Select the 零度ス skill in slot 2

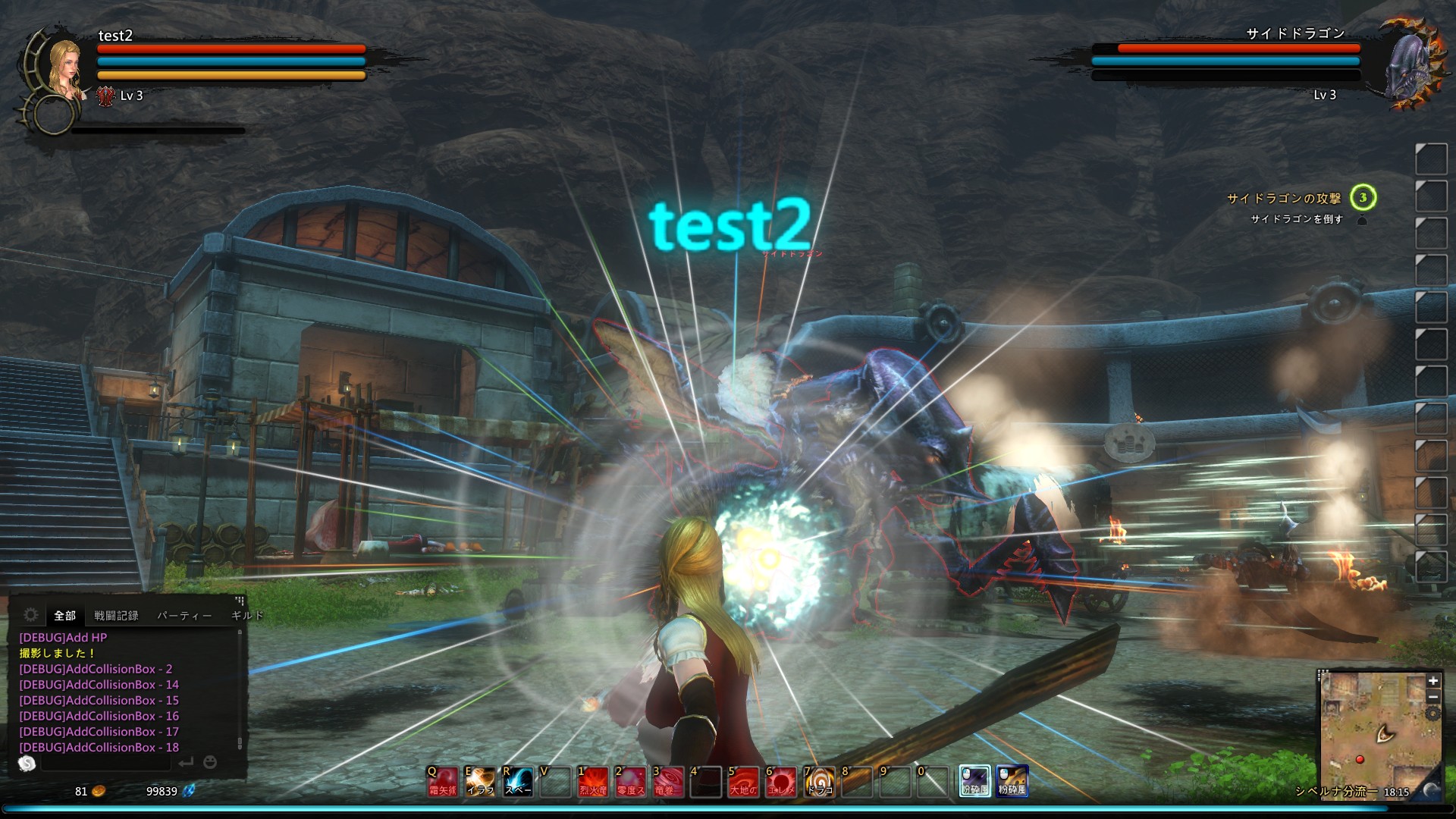point(630,781)
